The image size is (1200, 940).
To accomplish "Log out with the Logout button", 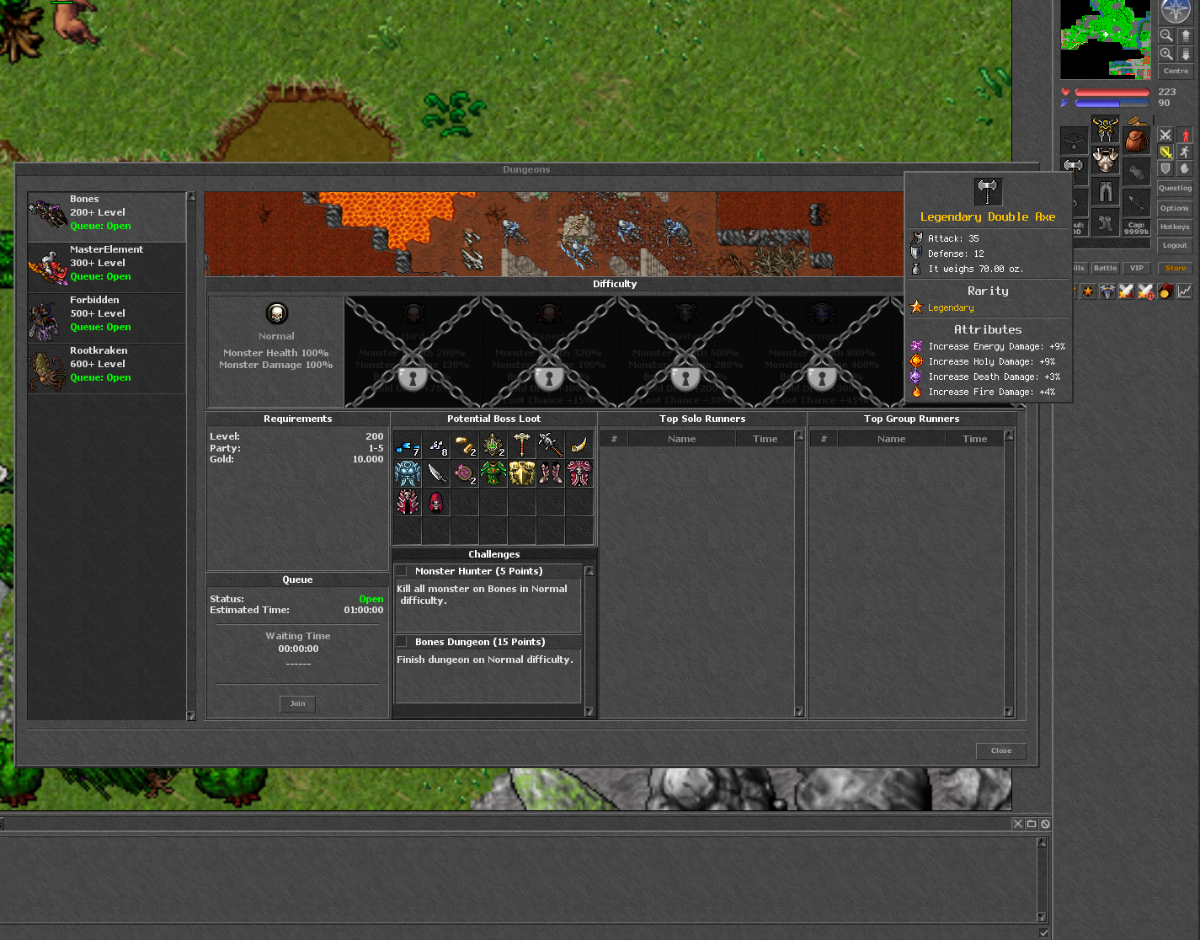I will 1175,245.
